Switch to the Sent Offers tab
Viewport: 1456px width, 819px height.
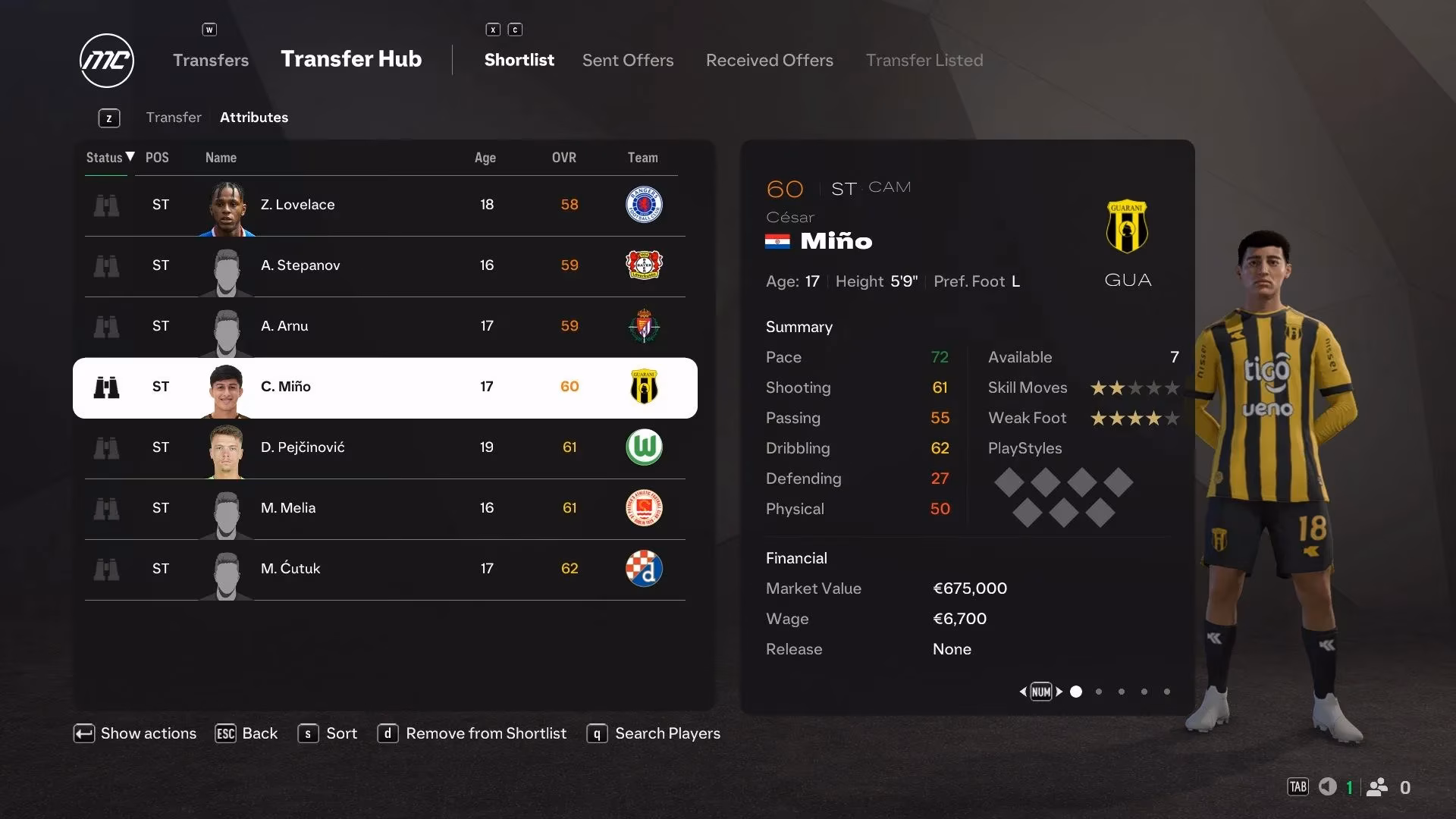[627, 60]
